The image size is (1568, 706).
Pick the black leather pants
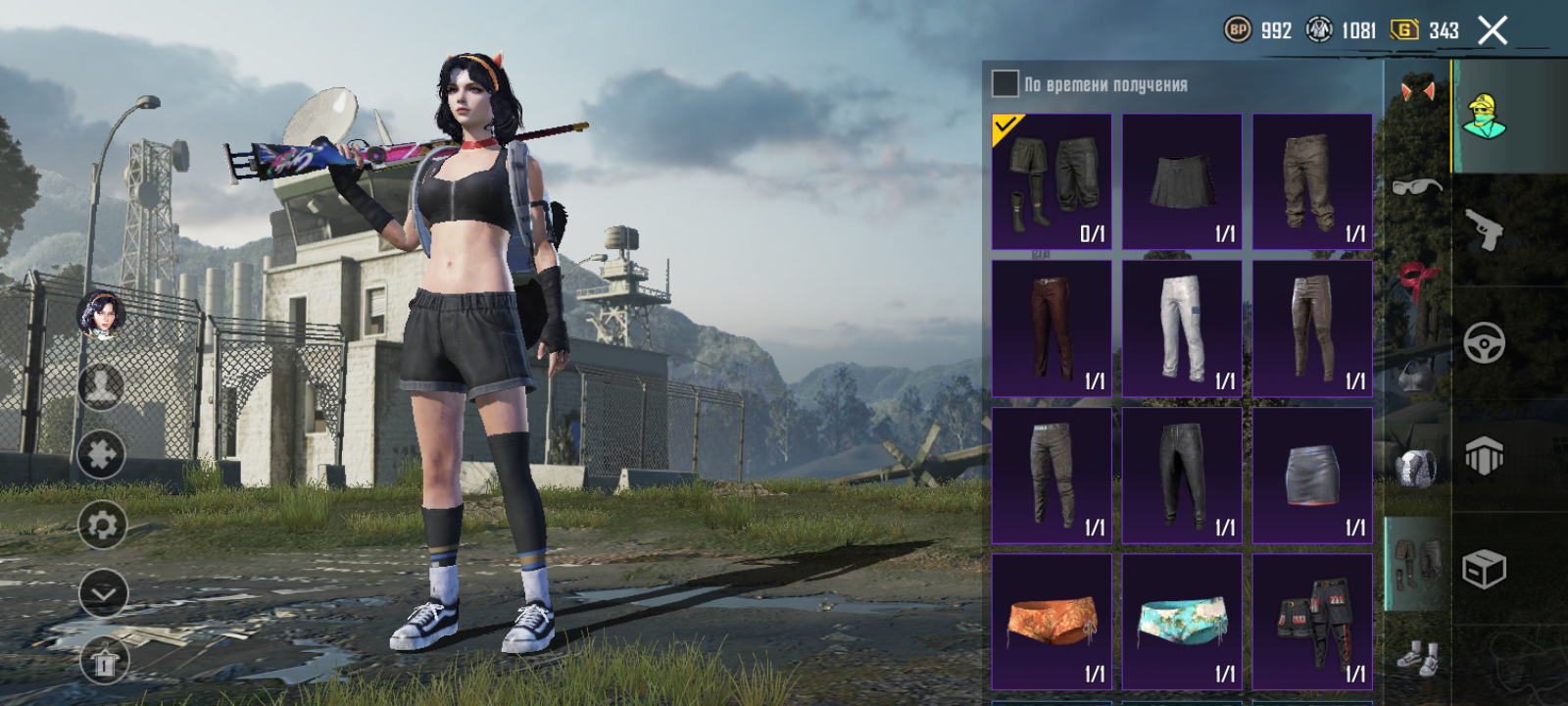click(1182, 476)
